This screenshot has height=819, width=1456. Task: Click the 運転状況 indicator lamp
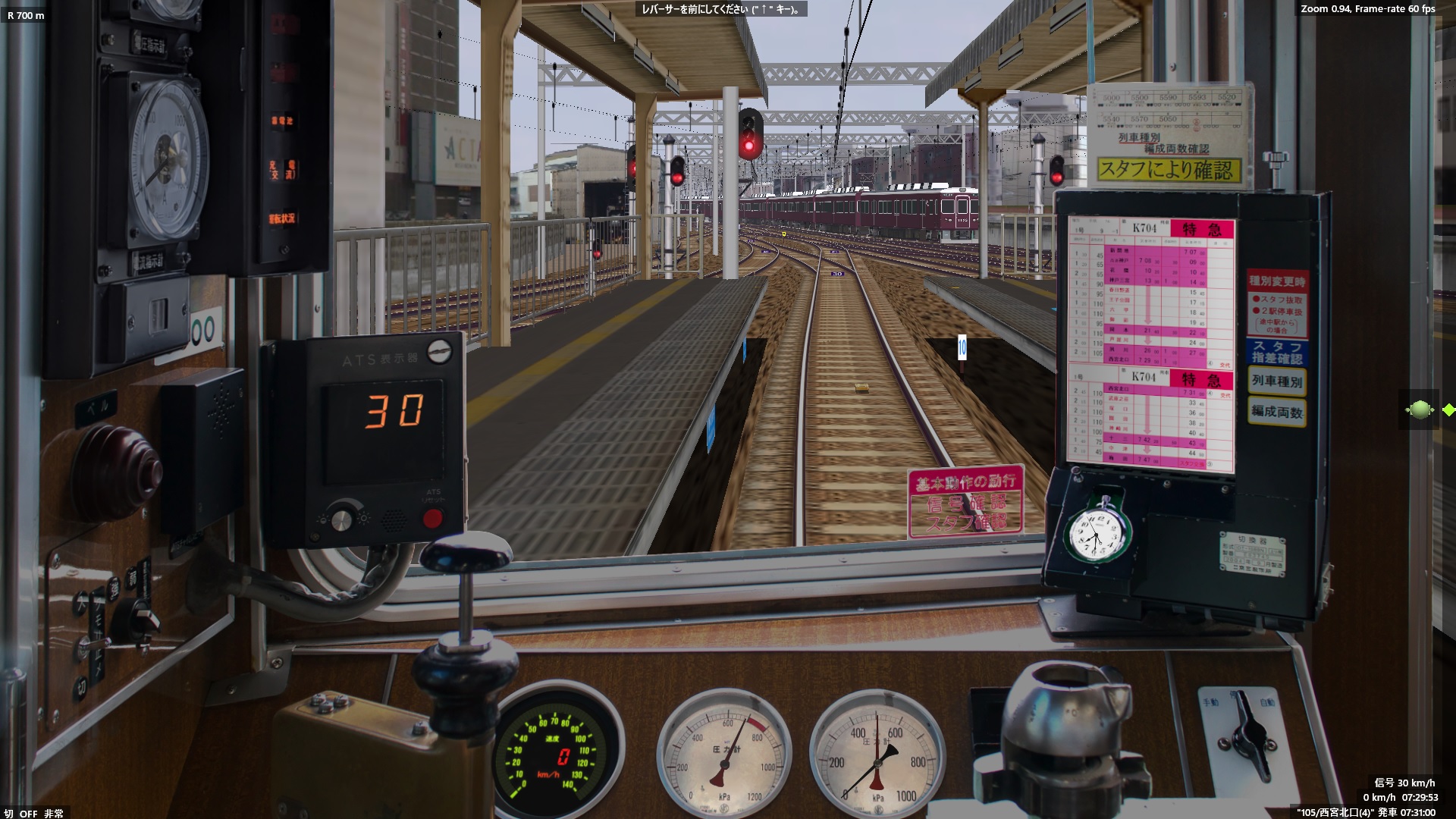[283, 217]
